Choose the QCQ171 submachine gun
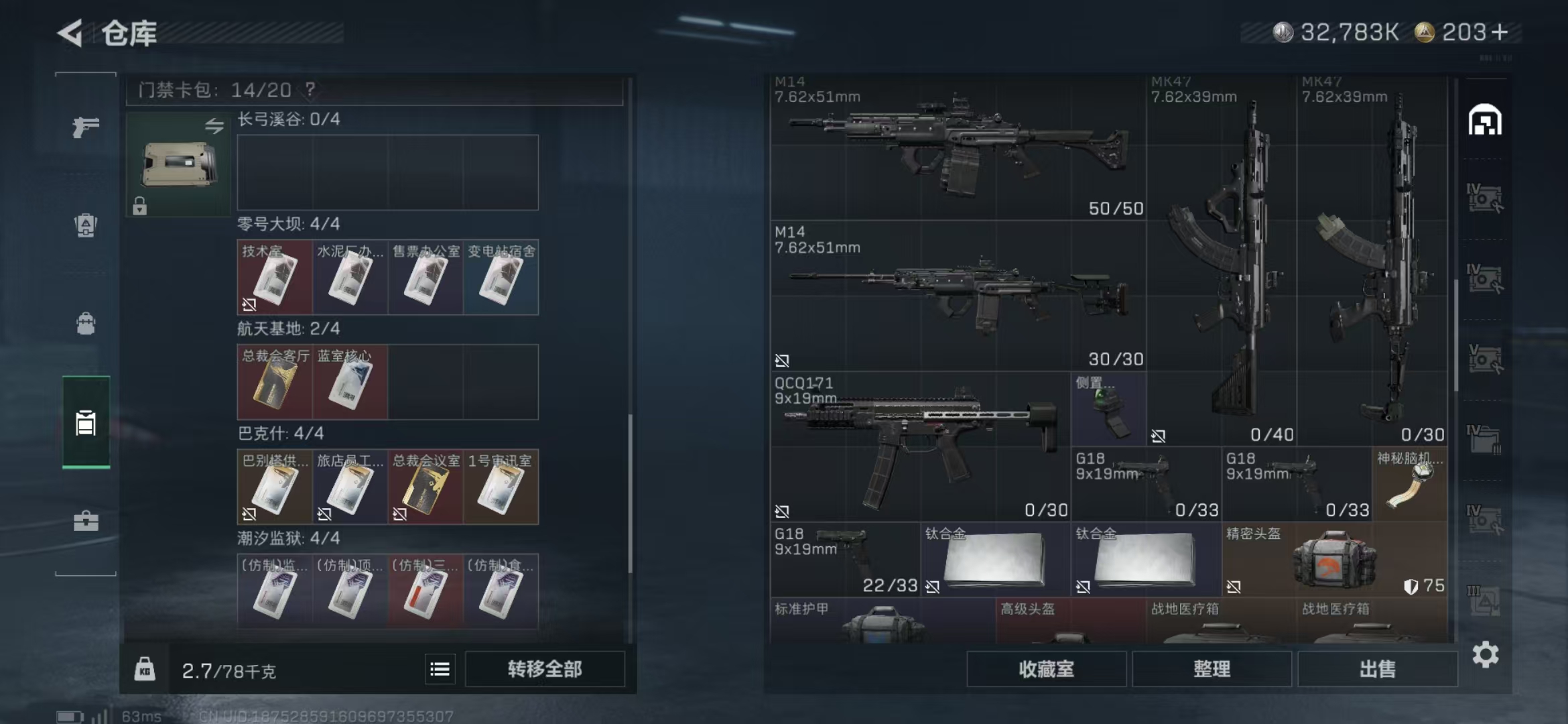1568x724 pixels. (x=919, y=446)
